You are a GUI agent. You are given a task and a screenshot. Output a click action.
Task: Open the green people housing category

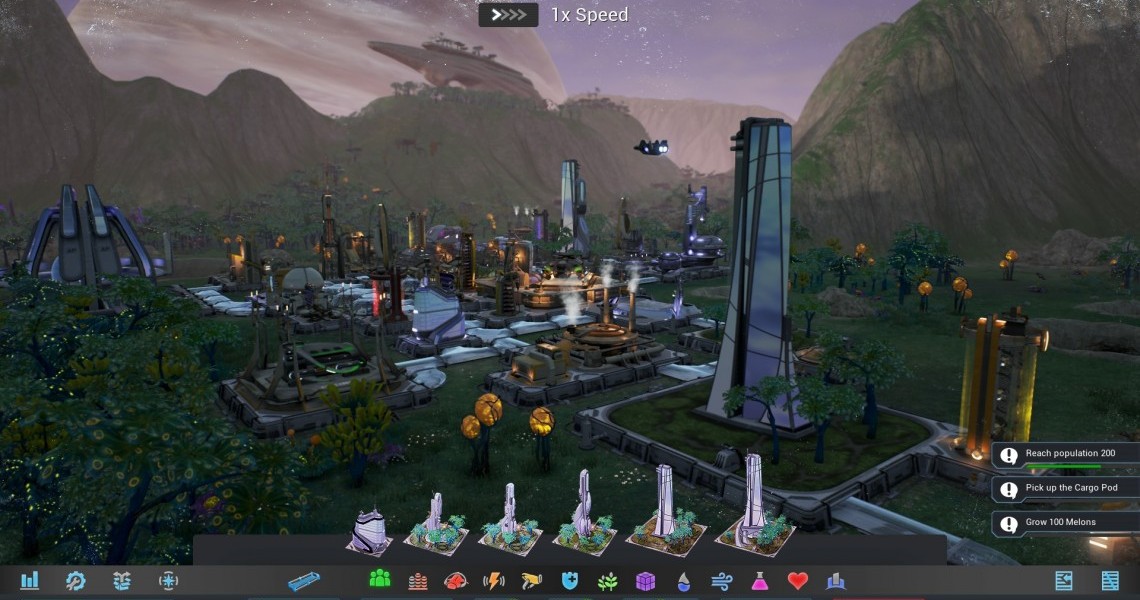(x=380, y=580)
